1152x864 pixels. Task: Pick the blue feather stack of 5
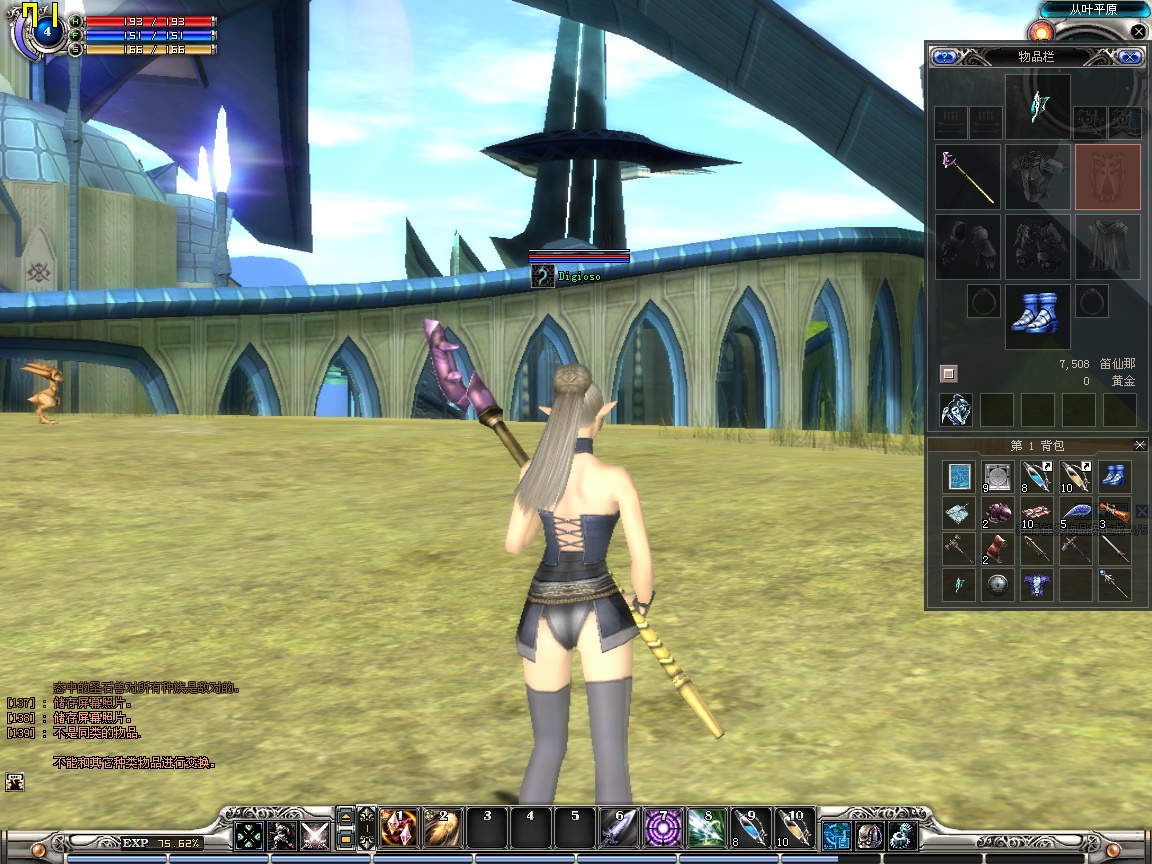(x=1076, y=514)
